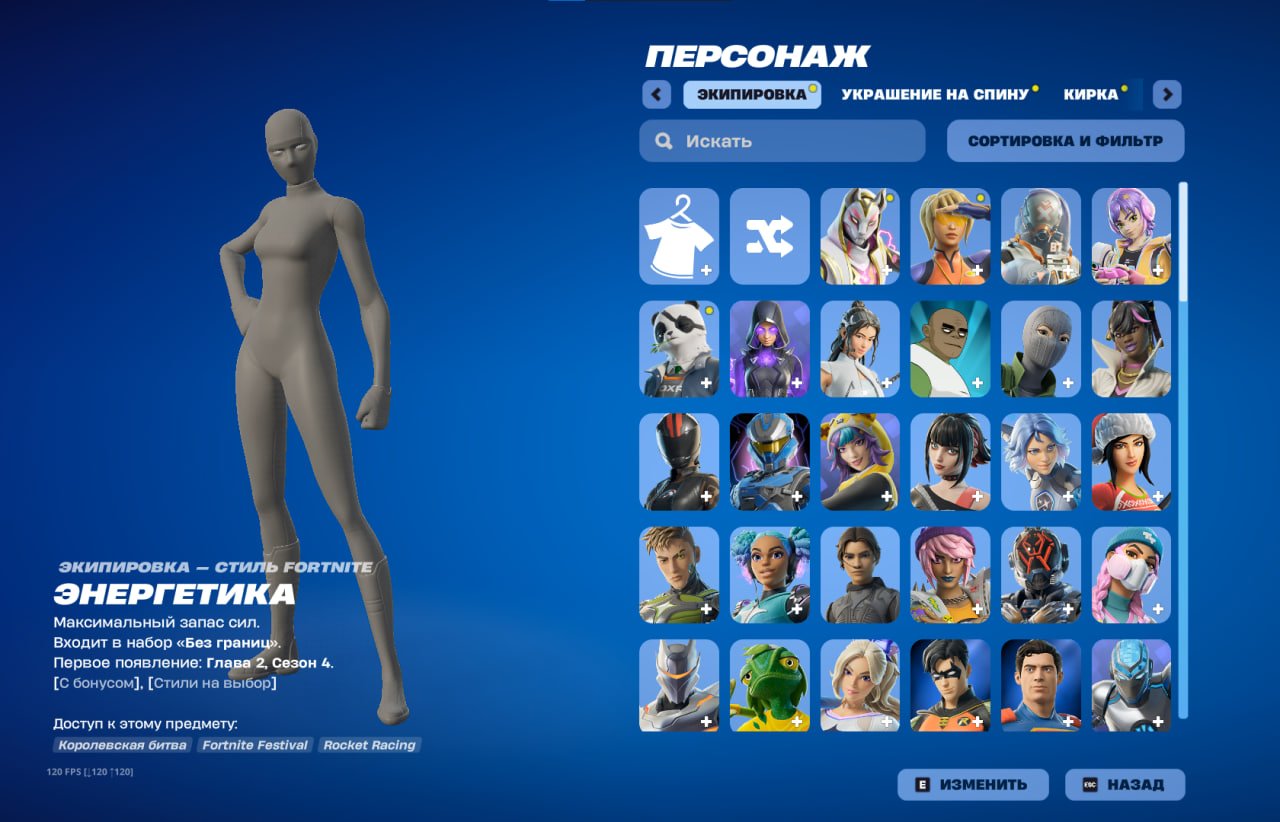Open previous category with the left arrow

[x=656, y=93]
